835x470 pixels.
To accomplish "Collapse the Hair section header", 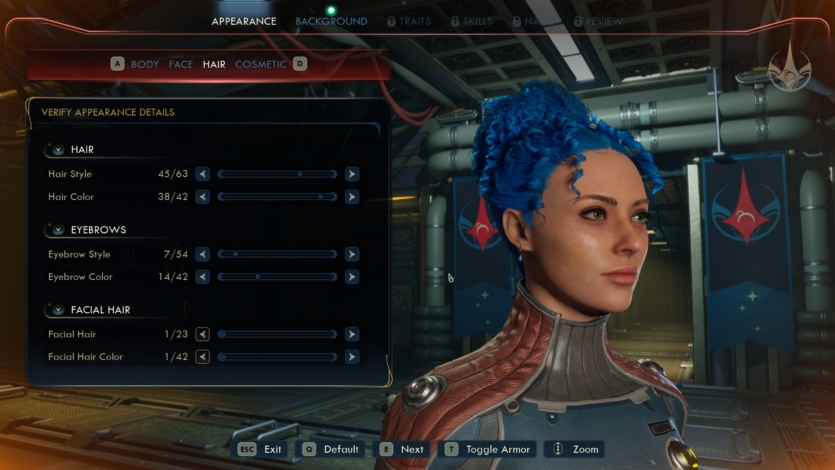I will [x=58, y=150].
